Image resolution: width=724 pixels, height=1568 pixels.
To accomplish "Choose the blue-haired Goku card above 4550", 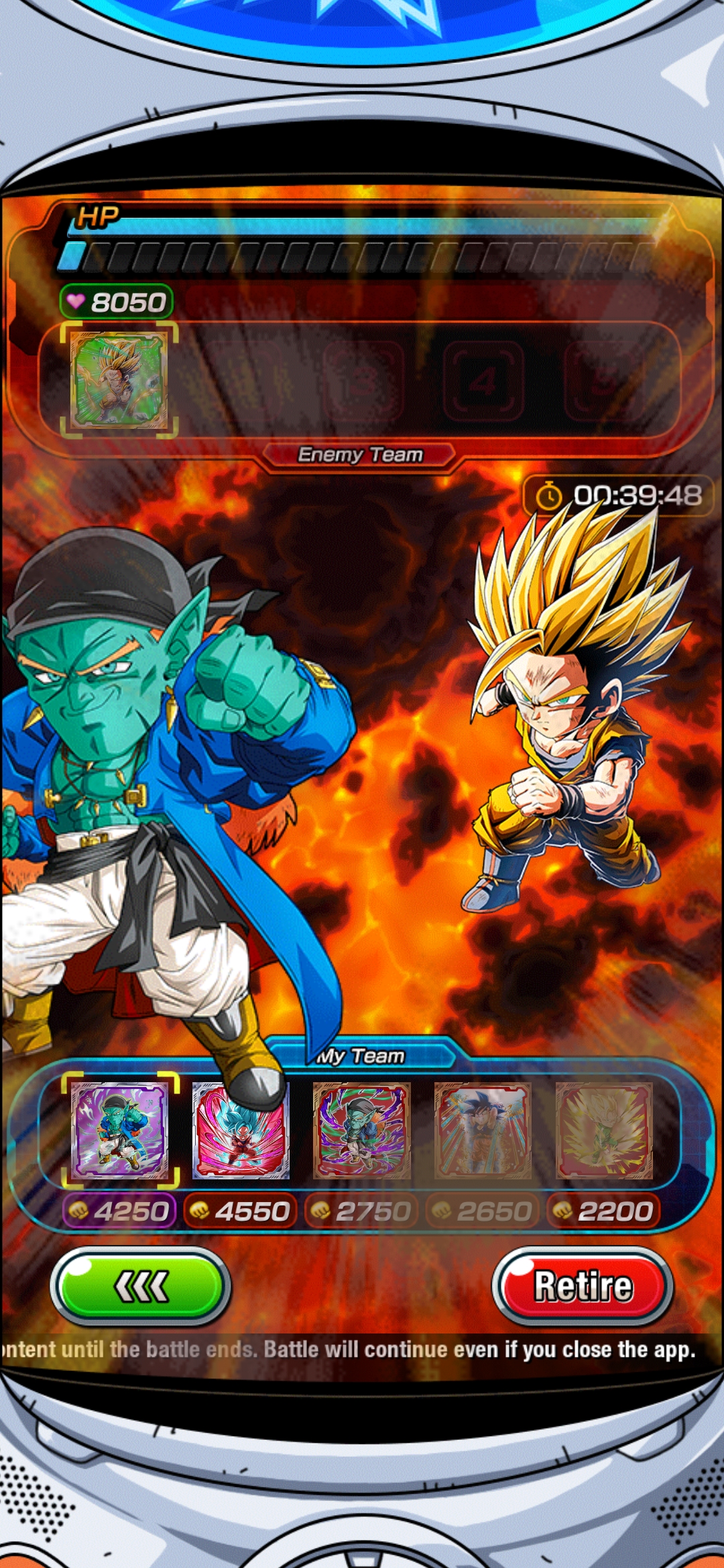I will point(241,1130).
